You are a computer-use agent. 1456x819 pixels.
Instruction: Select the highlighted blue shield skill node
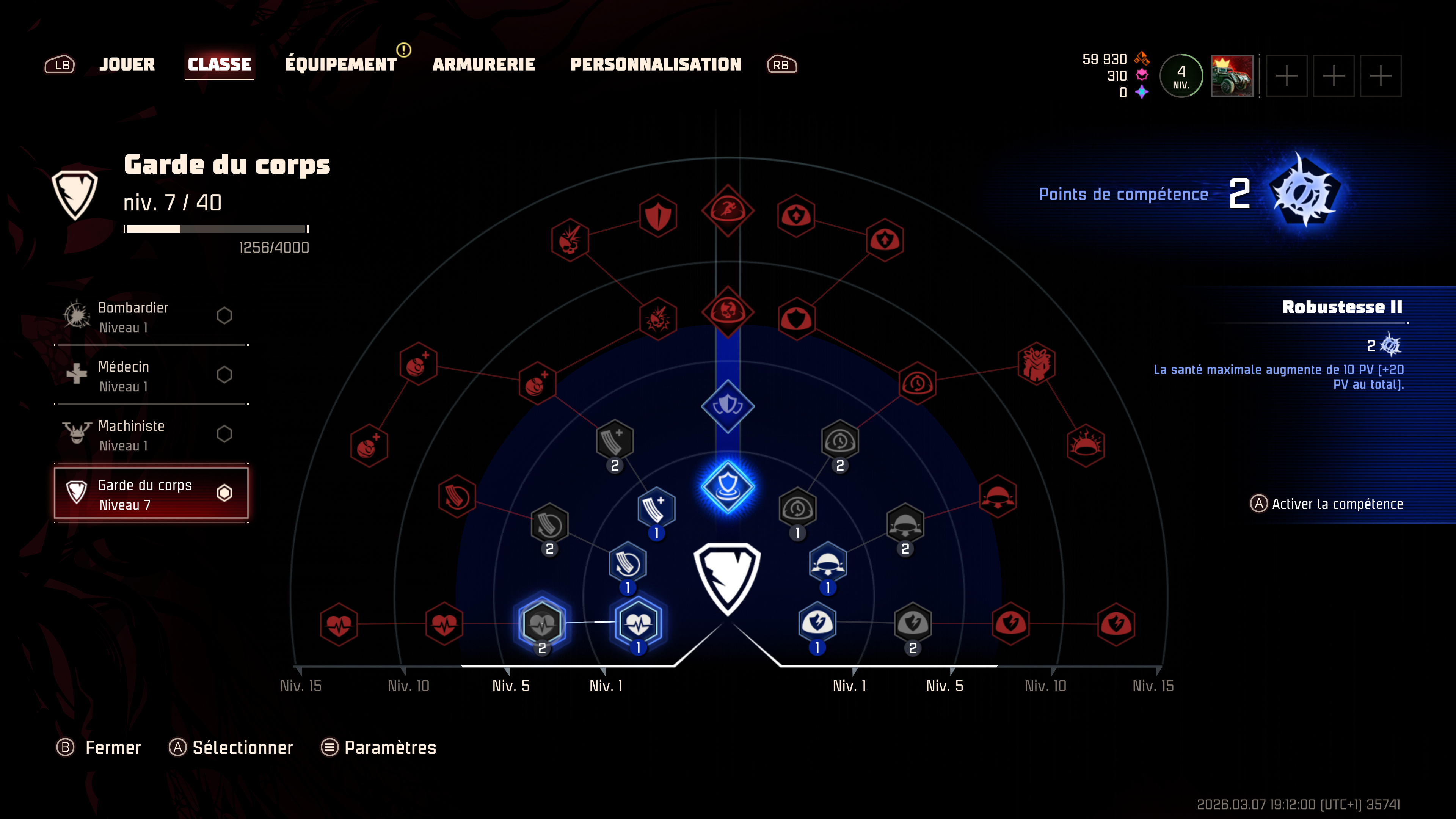[728, 486]
